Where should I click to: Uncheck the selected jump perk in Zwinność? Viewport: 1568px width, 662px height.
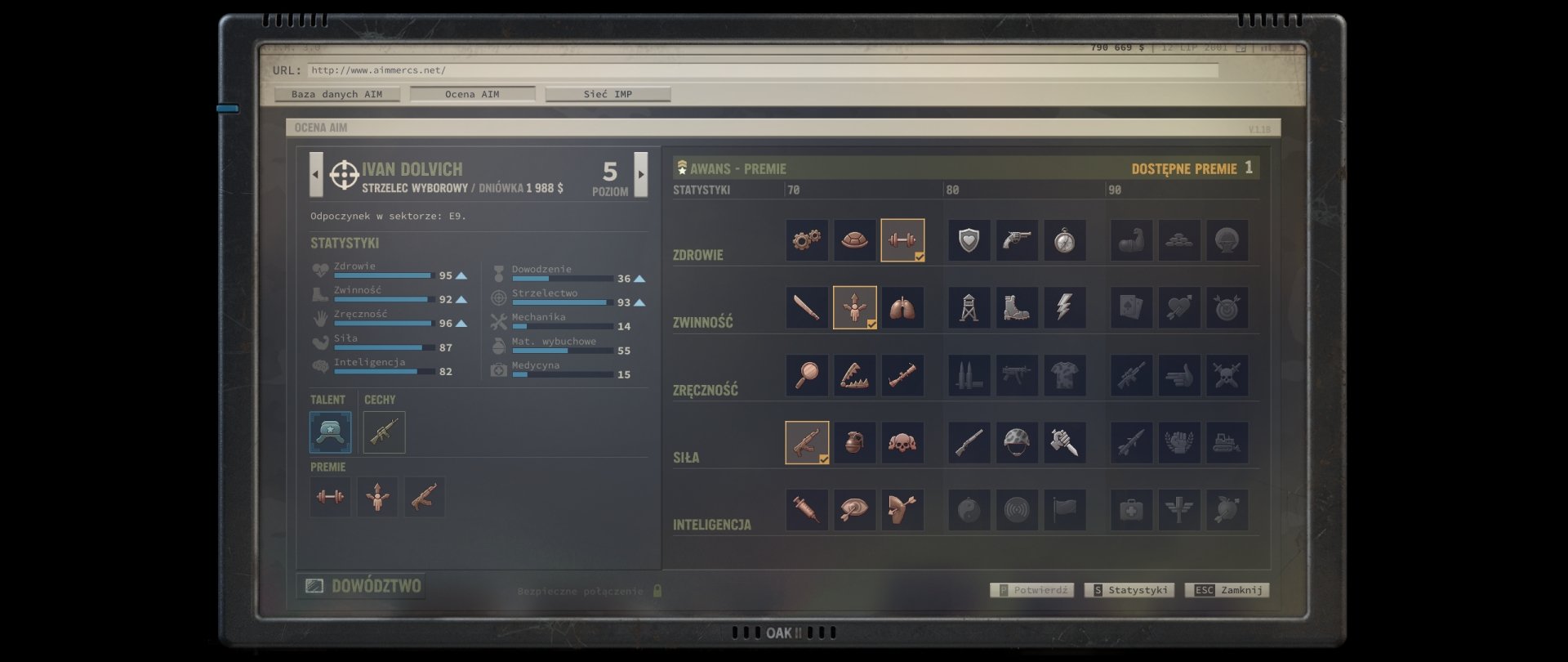click(855, 307)
